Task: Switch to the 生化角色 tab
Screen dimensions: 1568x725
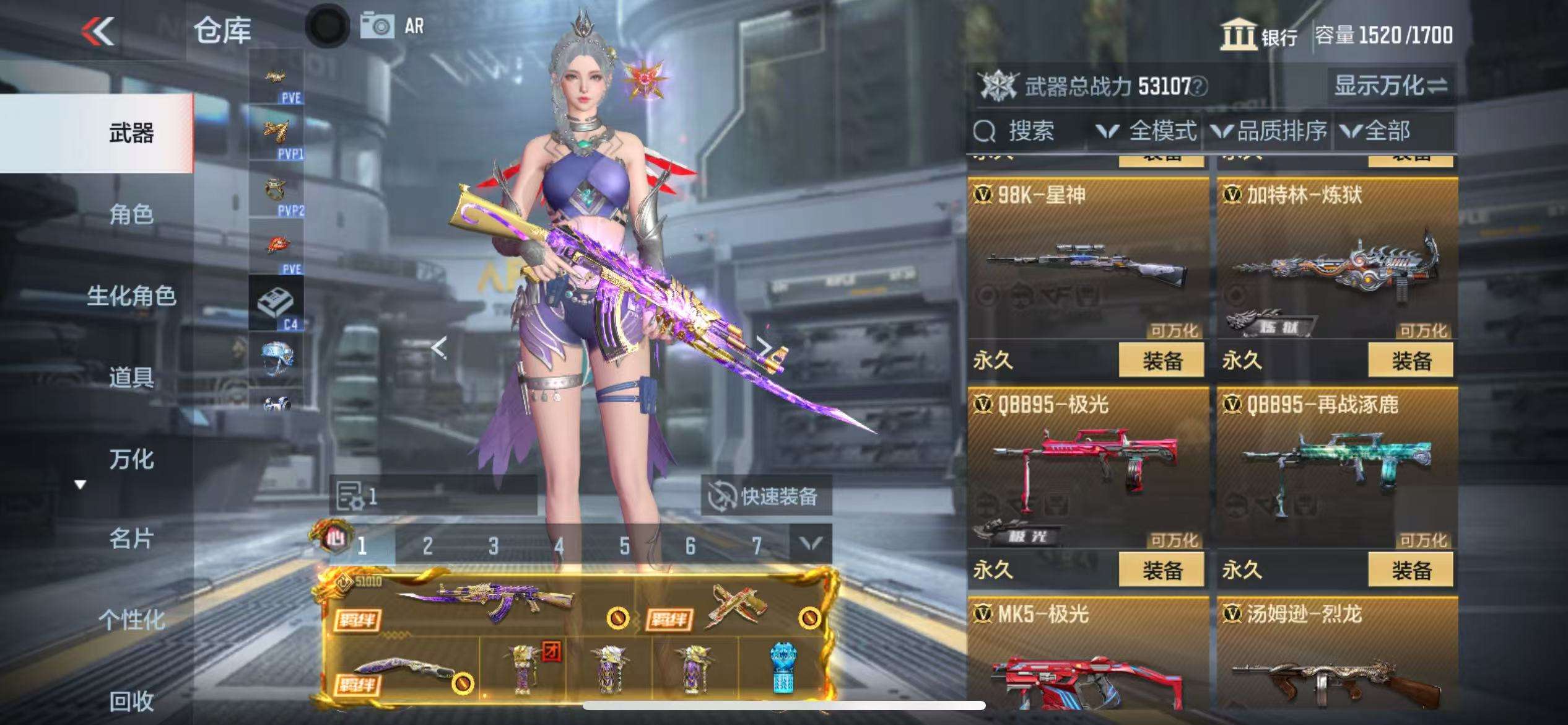Action: 131,296
